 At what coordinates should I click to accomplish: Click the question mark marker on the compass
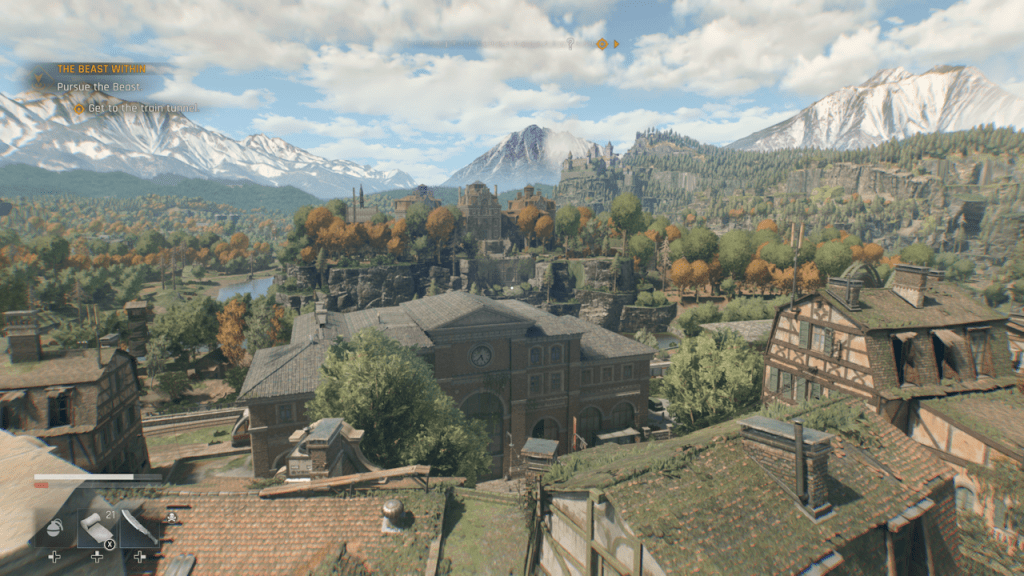[570, 44]
